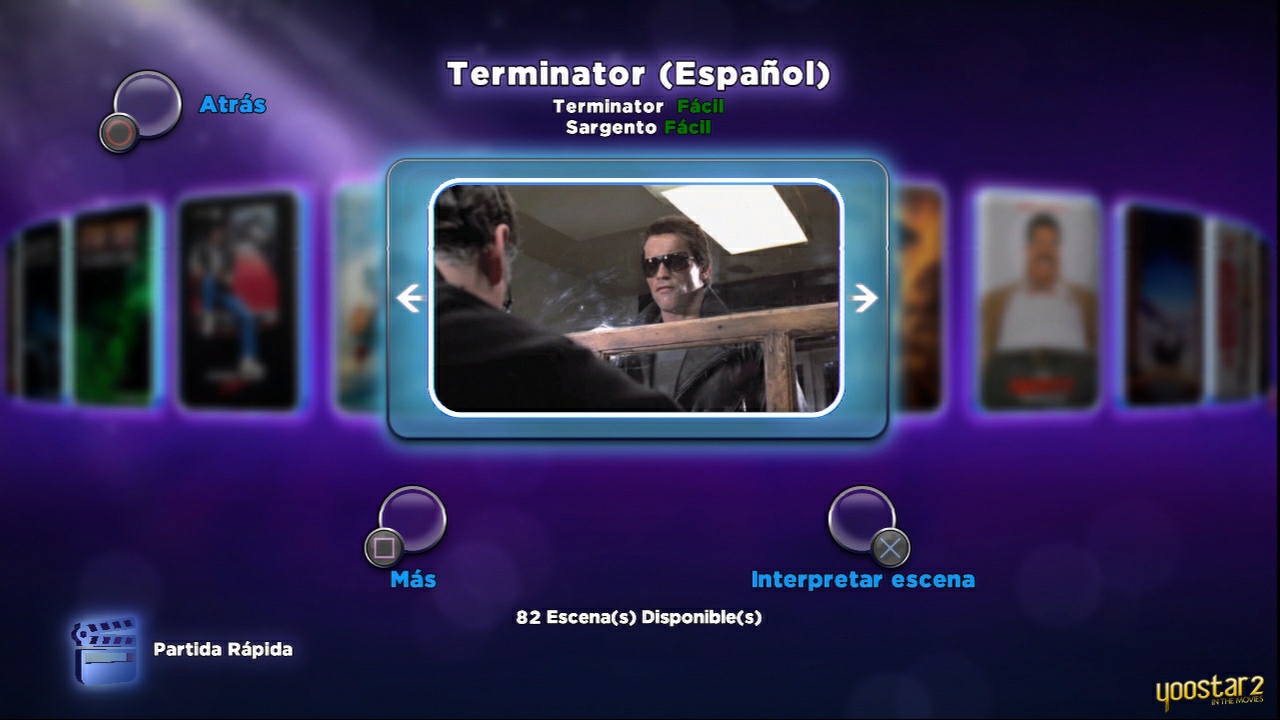This screenshot has width=1280, height=720.
Task: Click the Atrás label
Action: (233, 104)
